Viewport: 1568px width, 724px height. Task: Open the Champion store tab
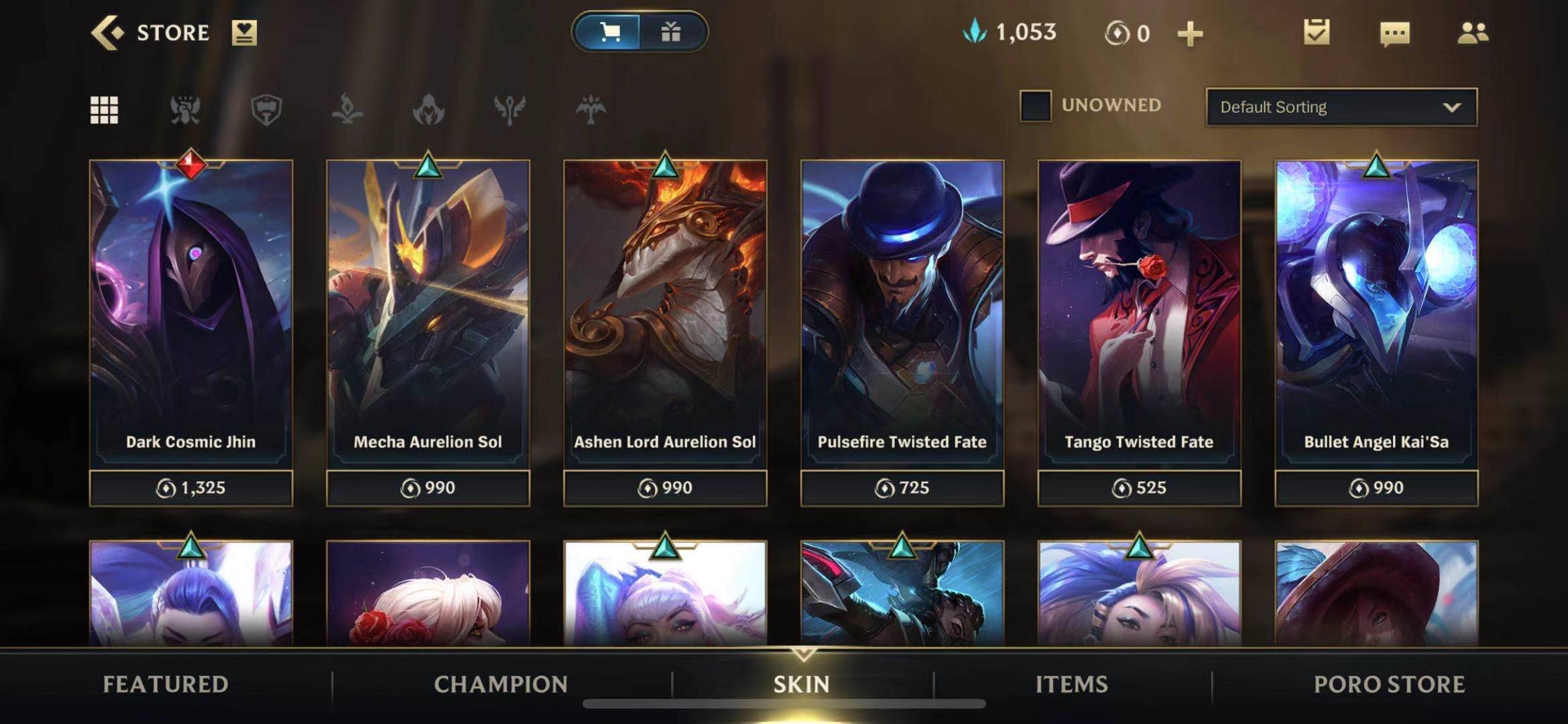(501, 684)
